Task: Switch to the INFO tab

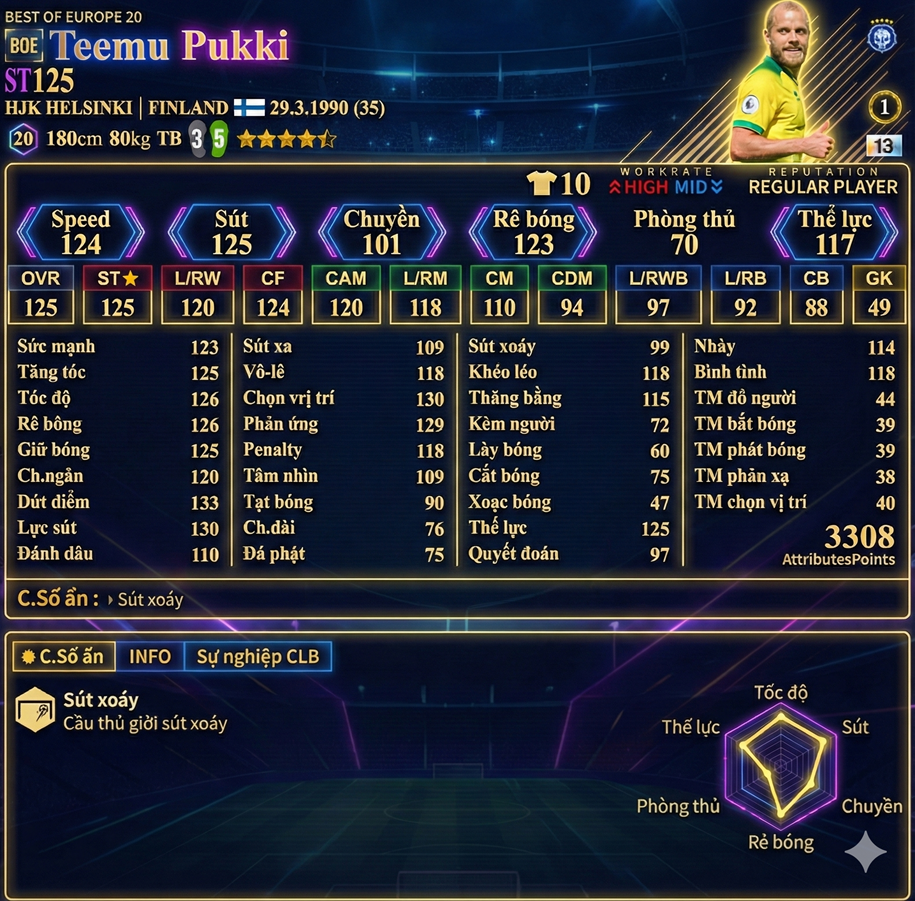Action: (150, 657)
